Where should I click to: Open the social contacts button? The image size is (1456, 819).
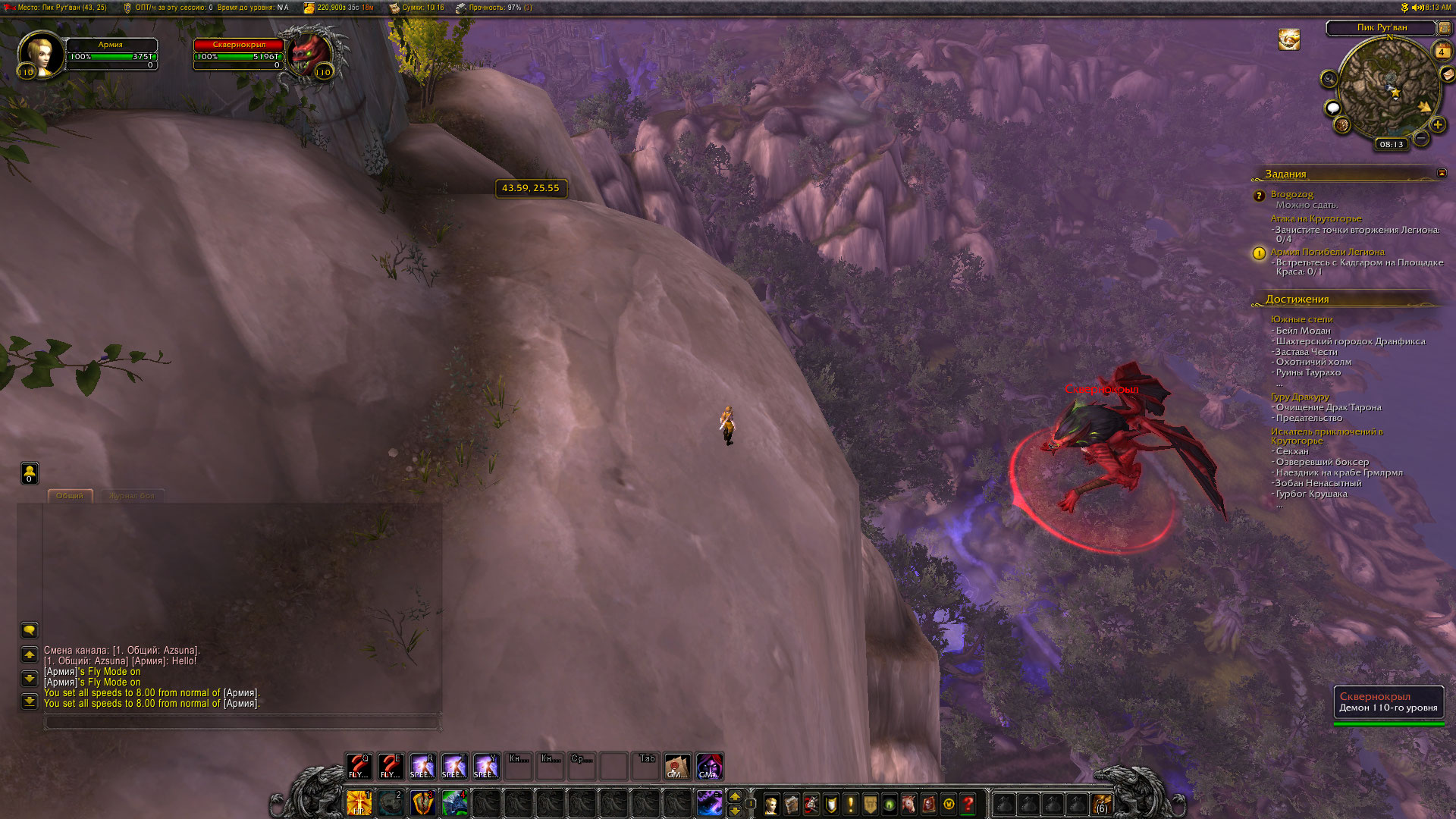coord(29,473)
